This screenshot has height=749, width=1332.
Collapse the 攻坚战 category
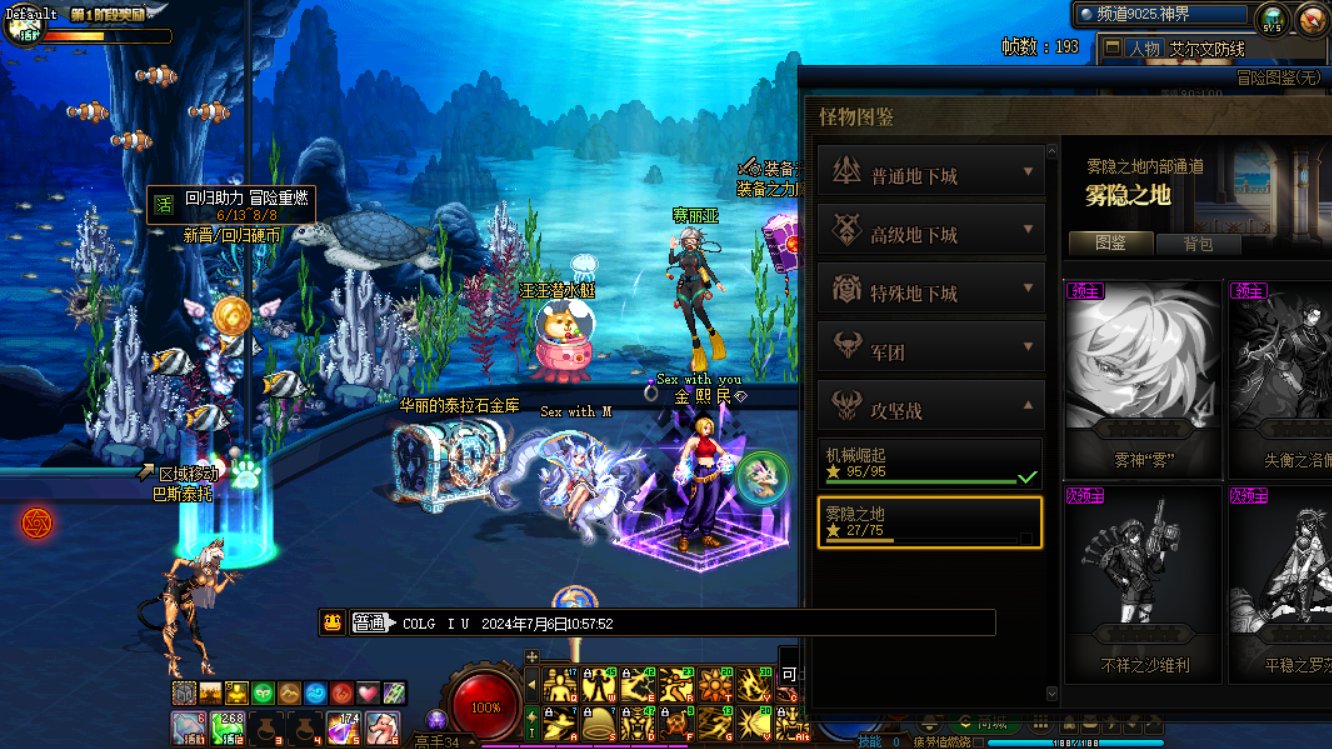[931, 407]
